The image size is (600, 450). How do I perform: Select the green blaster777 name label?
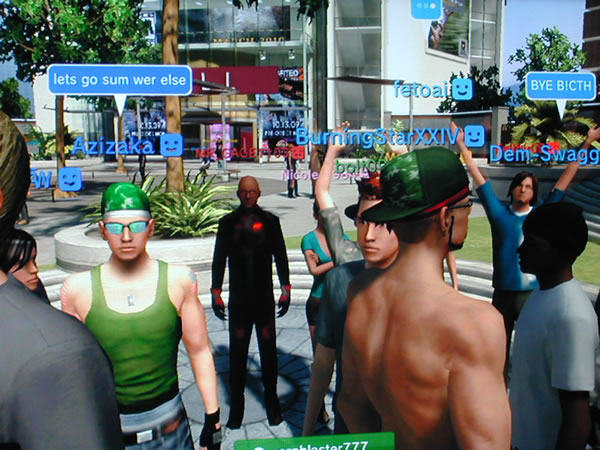tap(314, 442)
